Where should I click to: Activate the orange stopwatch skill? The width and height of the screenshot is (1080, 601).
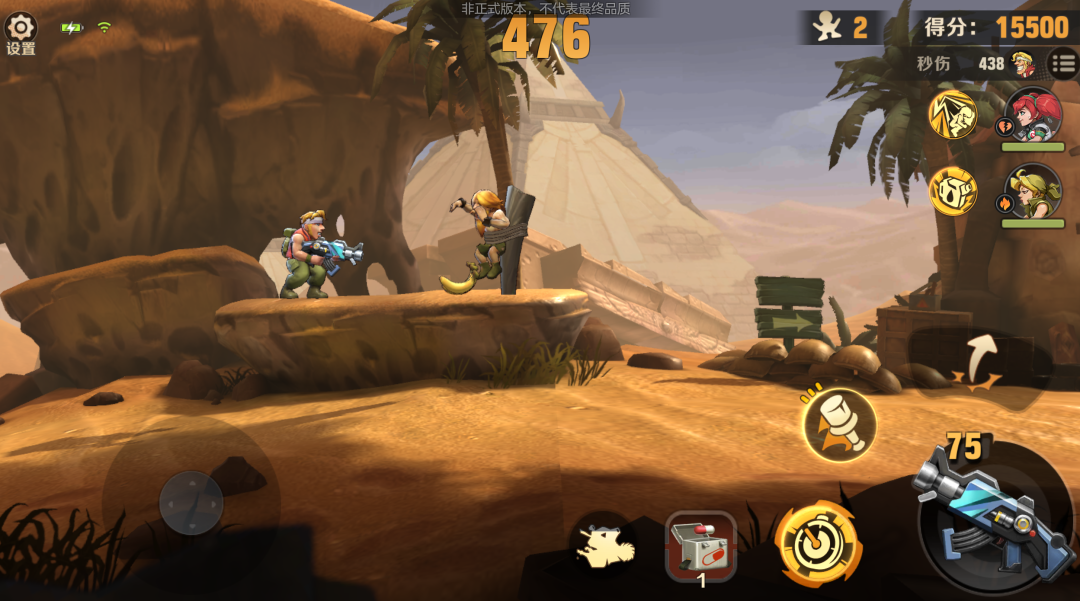[817, 543]
